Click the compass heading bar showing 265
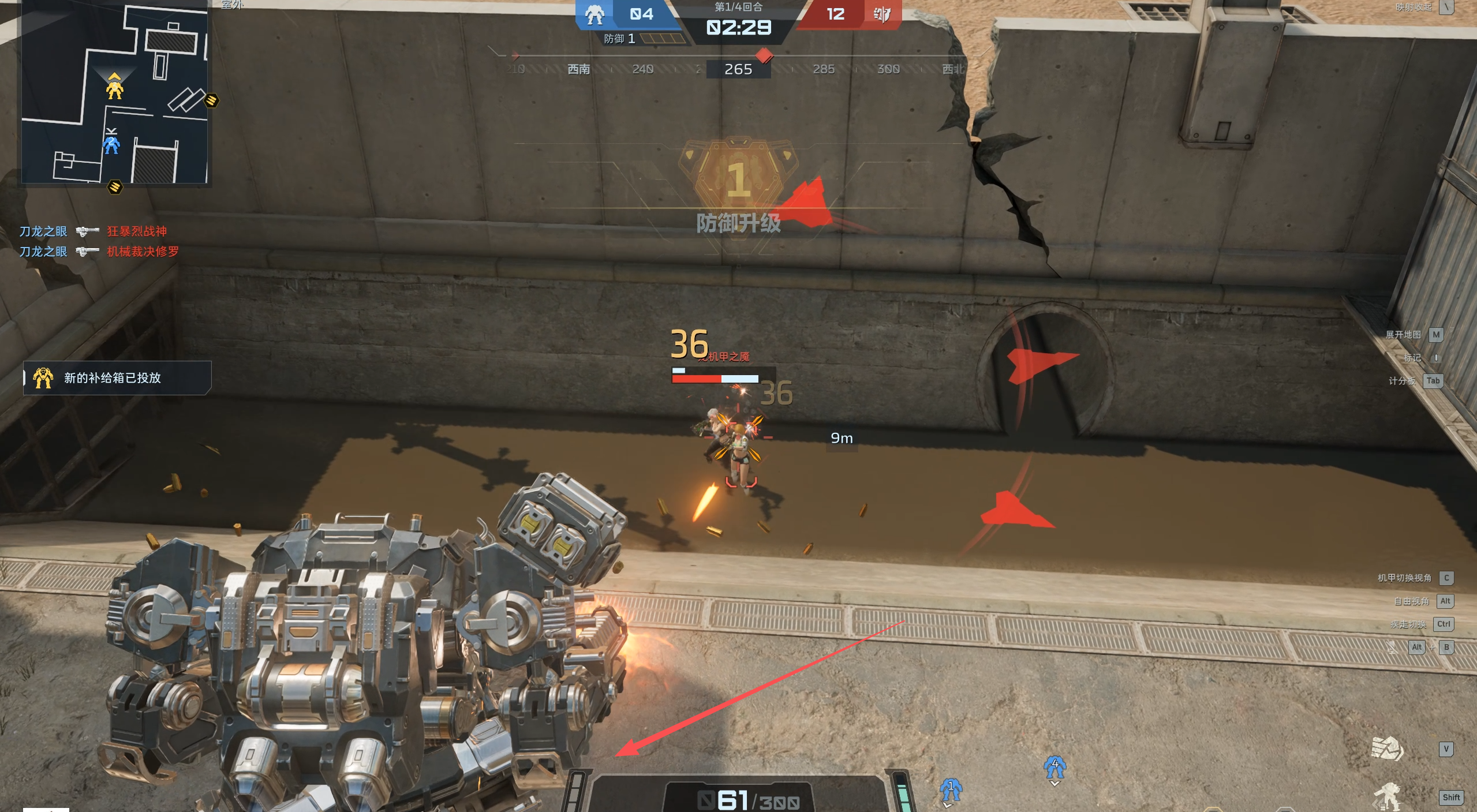Screen dimensions: 1477x812 [738, 69]
